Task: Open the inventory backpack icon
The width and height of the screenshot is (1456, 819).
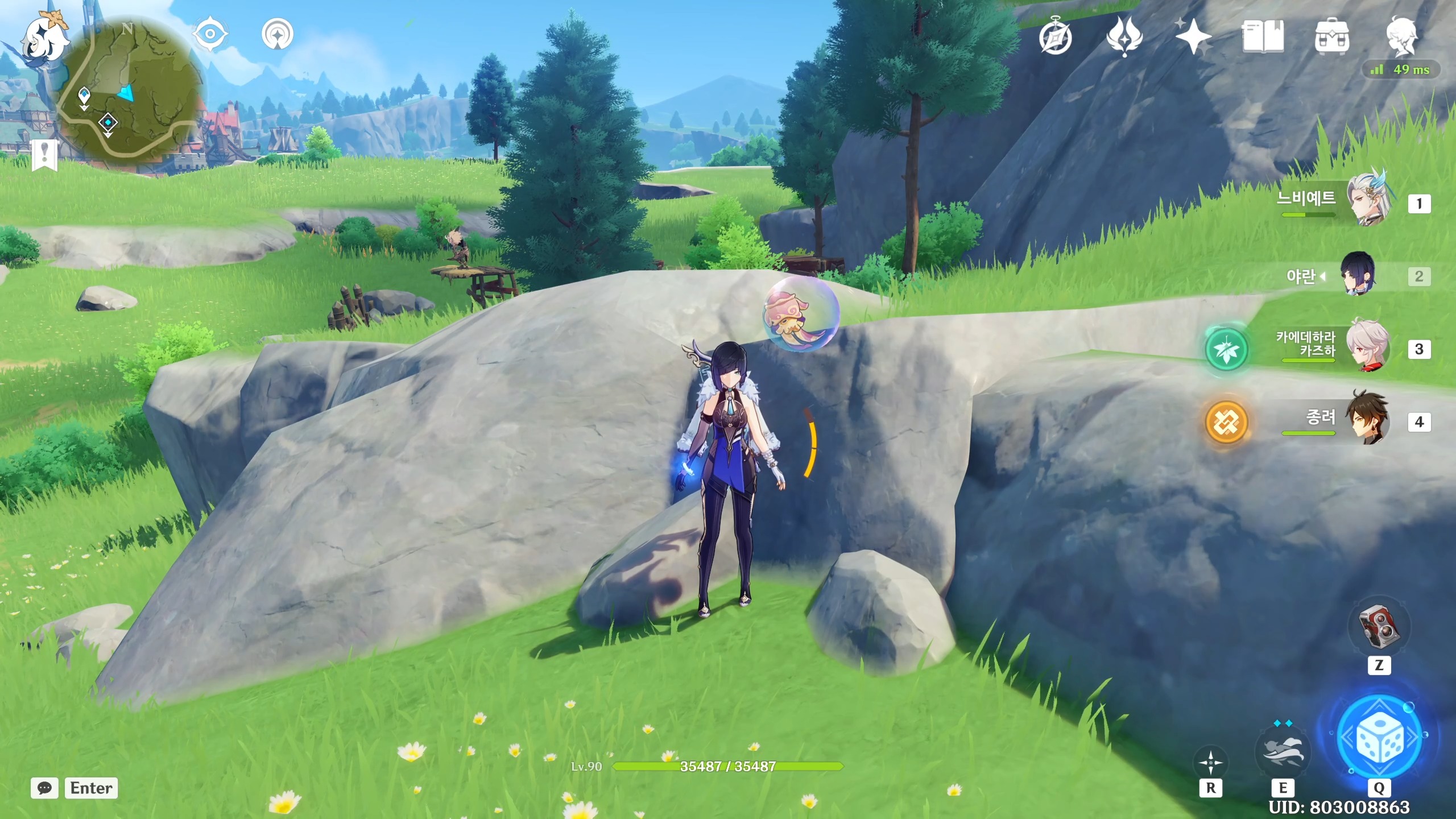Action: point(1331,38)
